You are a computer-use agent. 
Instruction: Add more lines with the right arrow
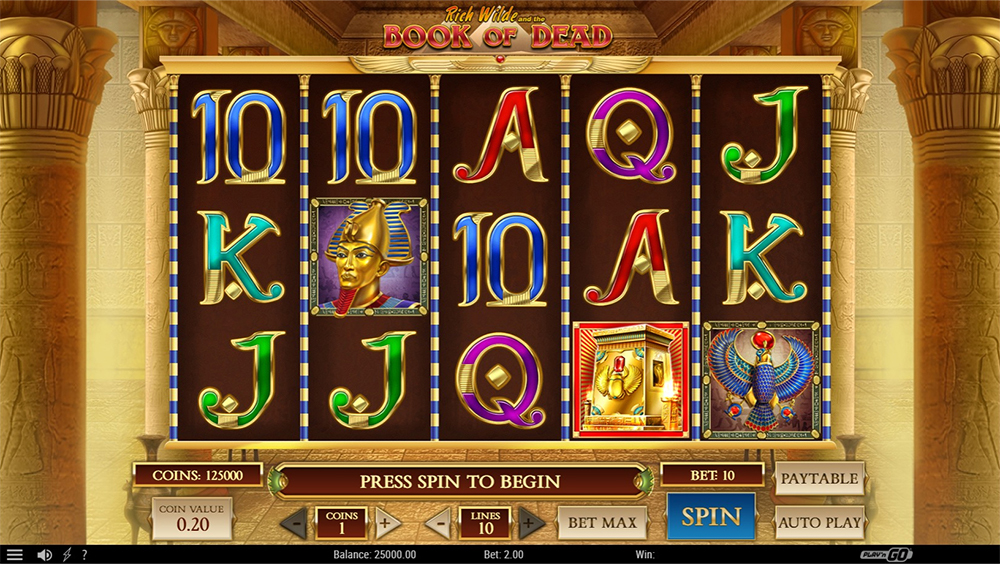point(531,523)
